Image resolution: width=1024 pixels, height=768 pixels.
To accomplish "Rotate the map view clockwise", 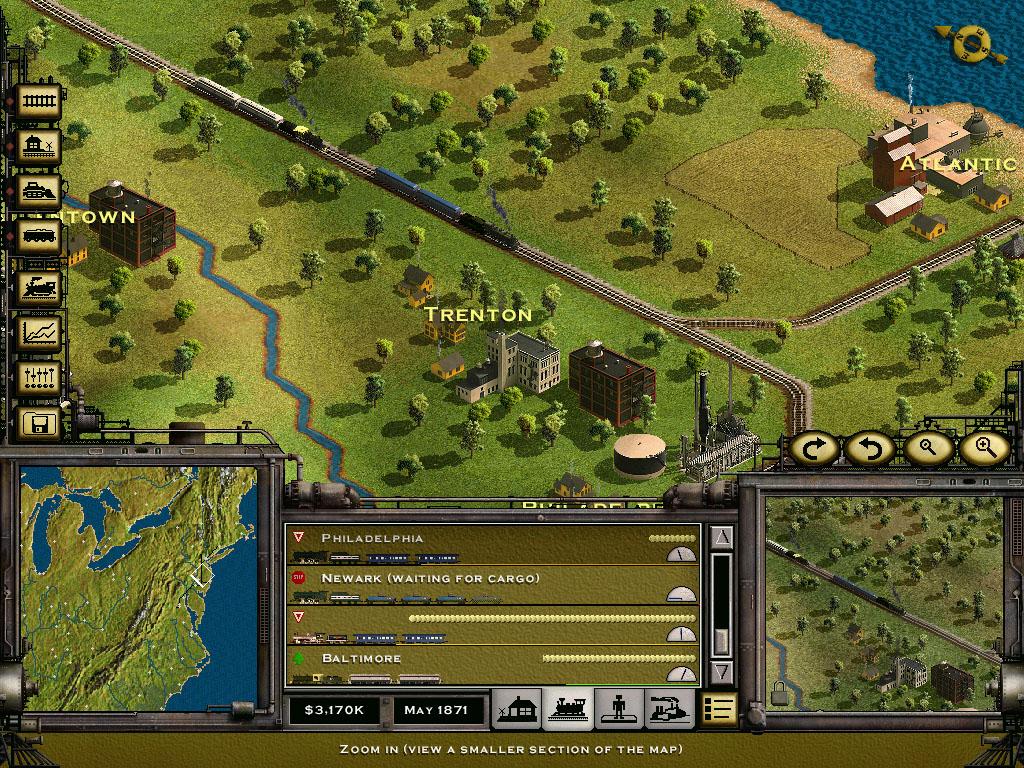I will click(x=815, y=448).
